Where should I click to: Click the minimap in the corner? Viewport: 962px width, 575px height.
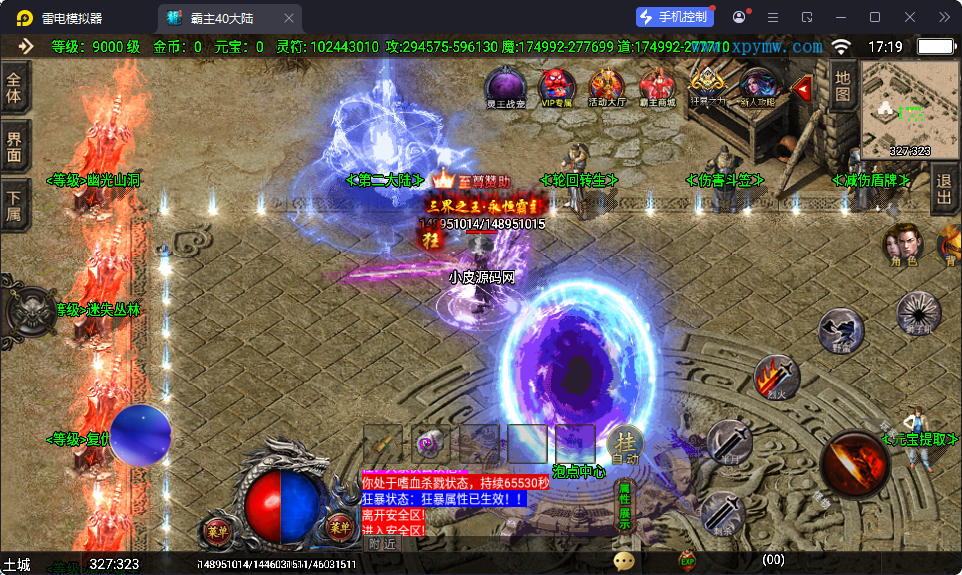coord(909,110)
